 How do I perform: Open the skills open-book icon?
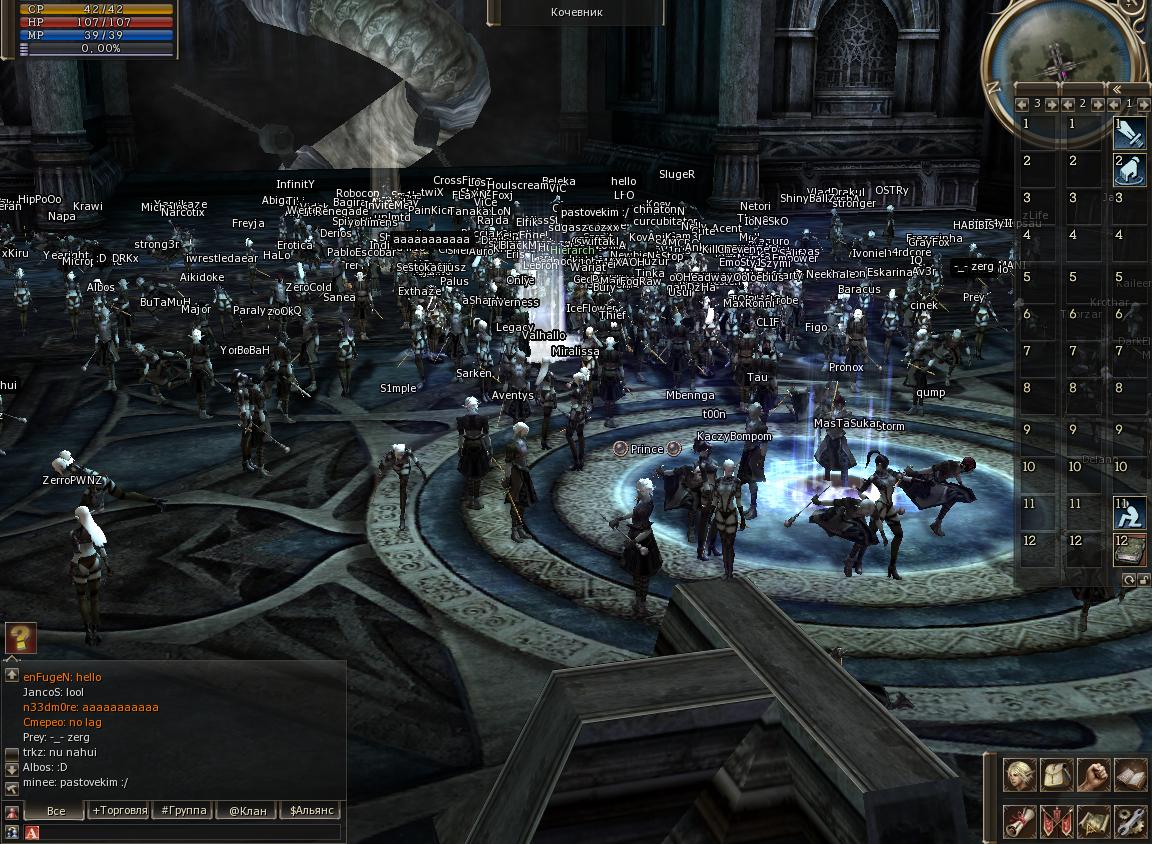(x=1130, y=775)
